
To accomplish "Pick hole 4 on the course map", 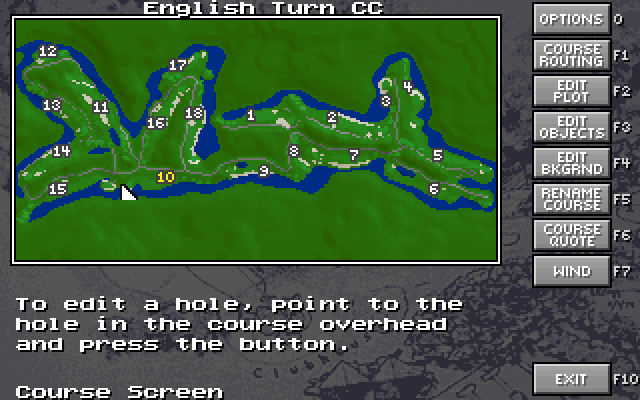I will tap(407, 86).
